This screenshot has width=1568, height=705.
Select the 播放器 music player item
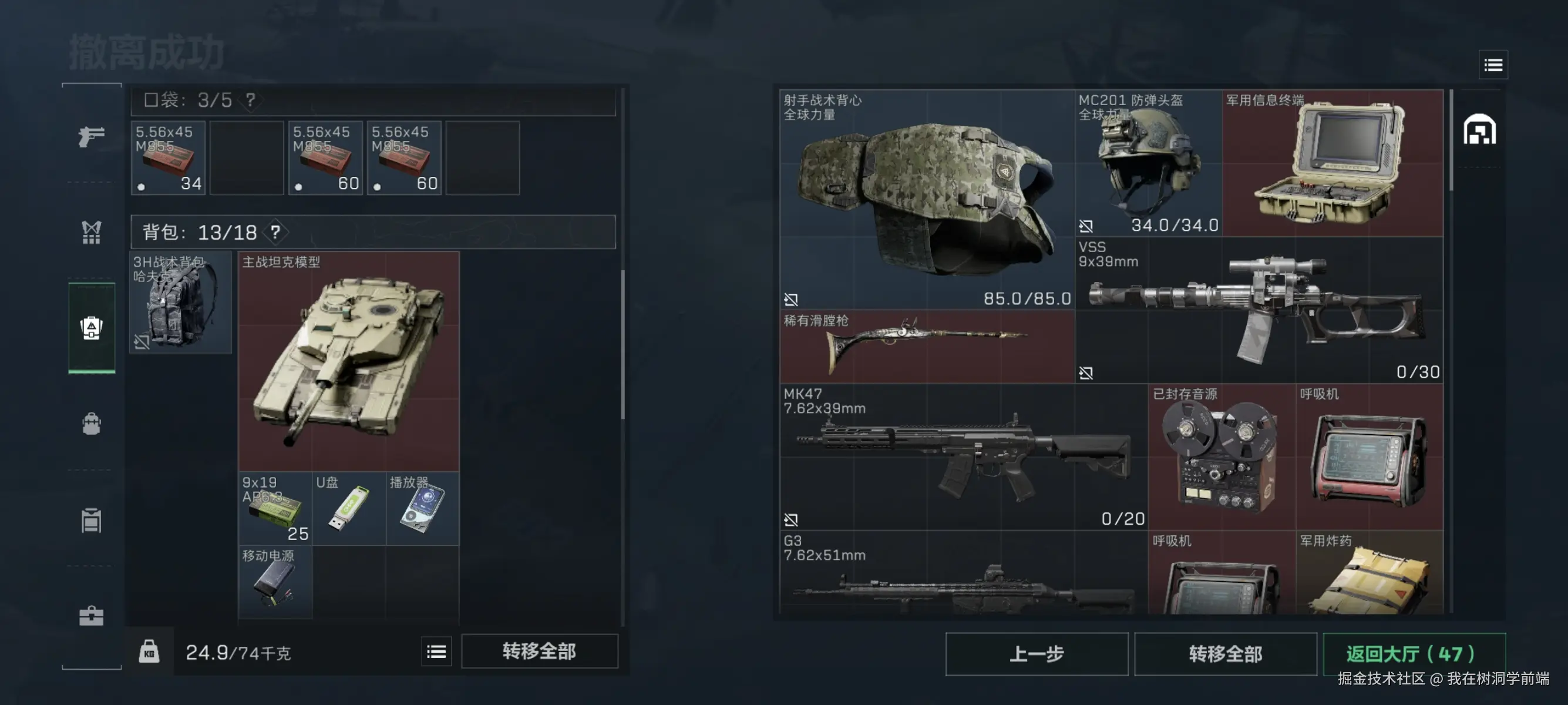click(422, 508)
